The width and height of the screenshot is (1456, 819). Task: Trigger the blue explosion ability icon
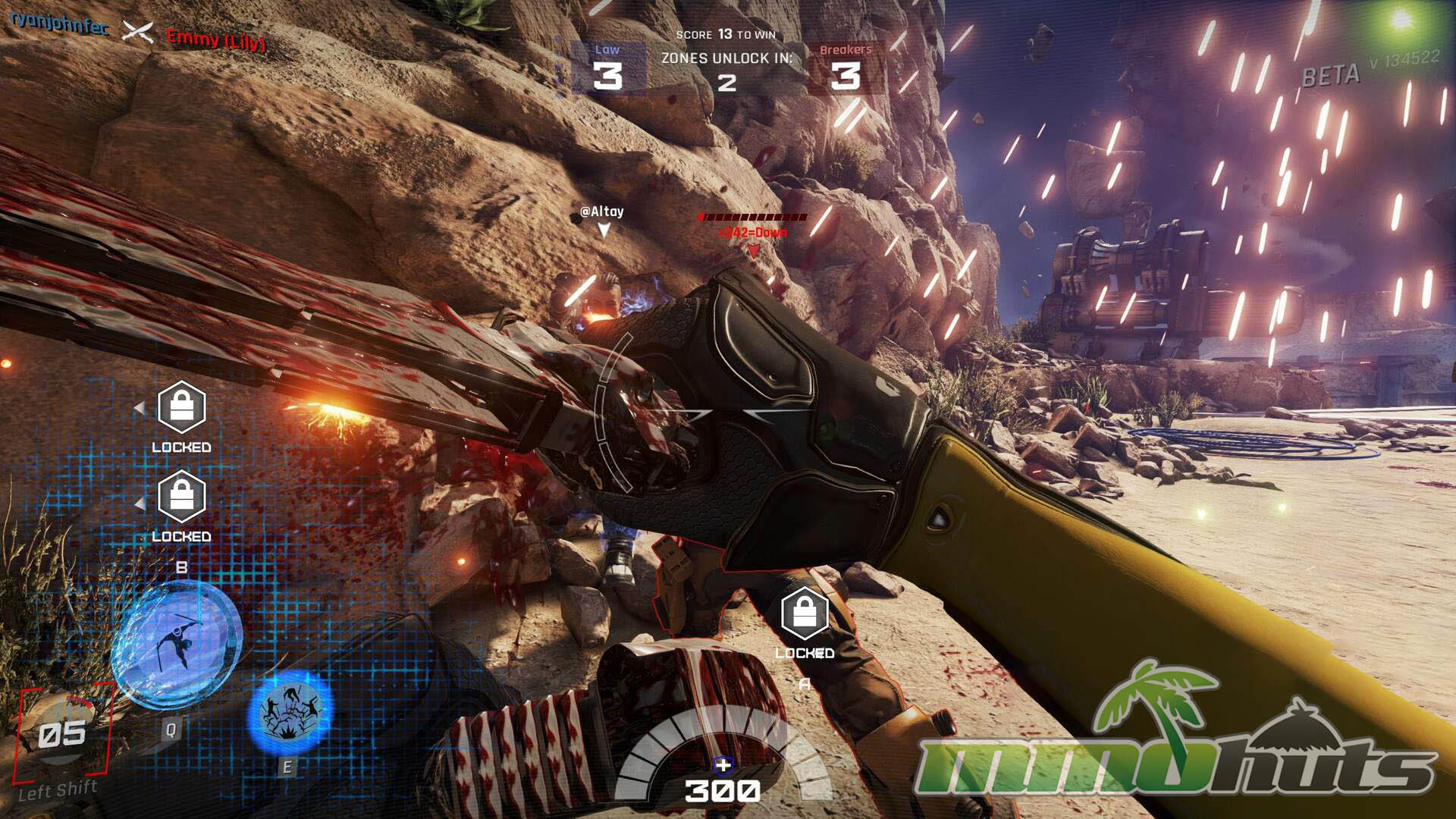click(x=290, y=713)
